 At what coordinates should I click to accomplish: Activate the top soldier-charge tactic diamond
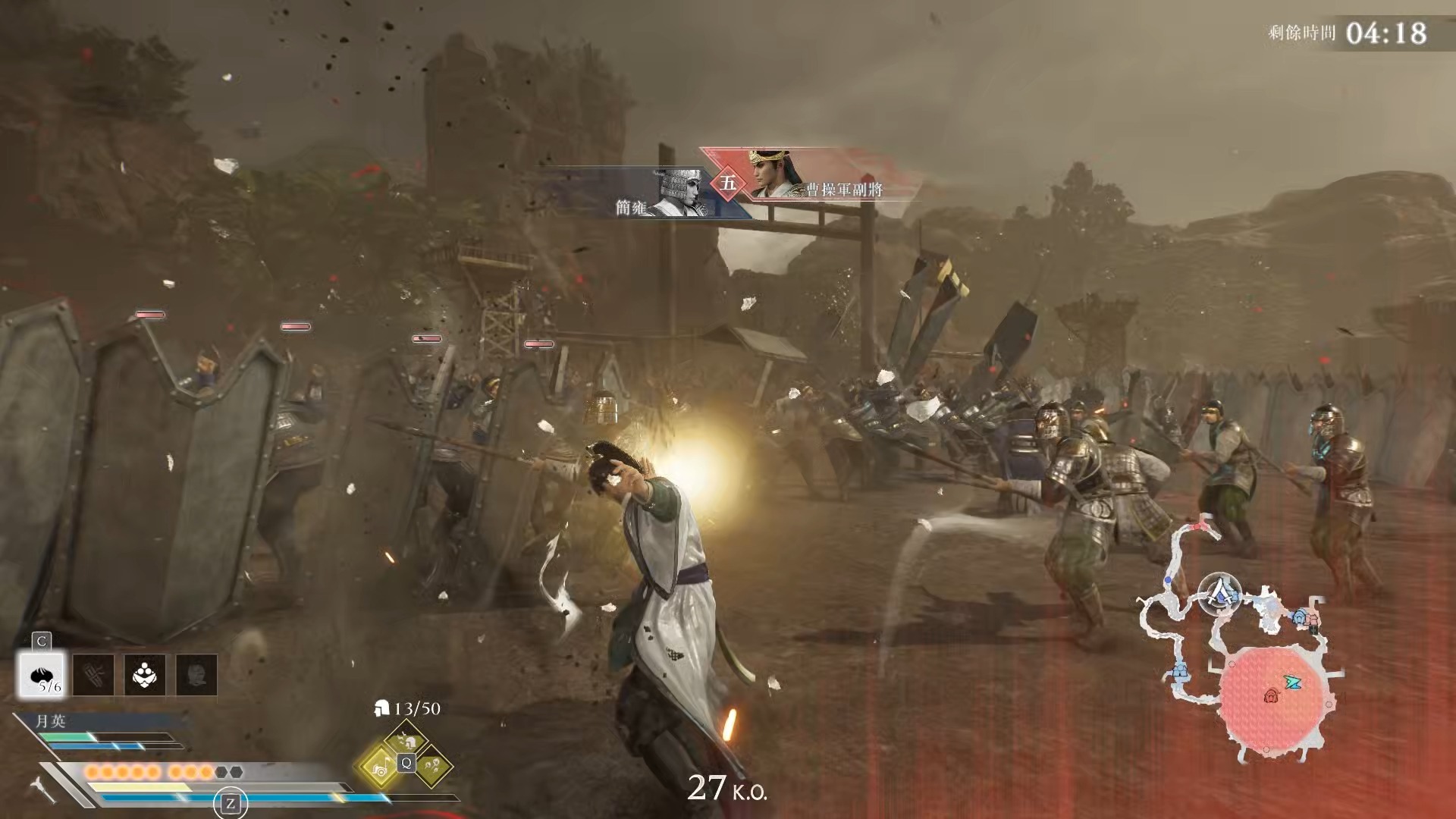click(406, 739)
